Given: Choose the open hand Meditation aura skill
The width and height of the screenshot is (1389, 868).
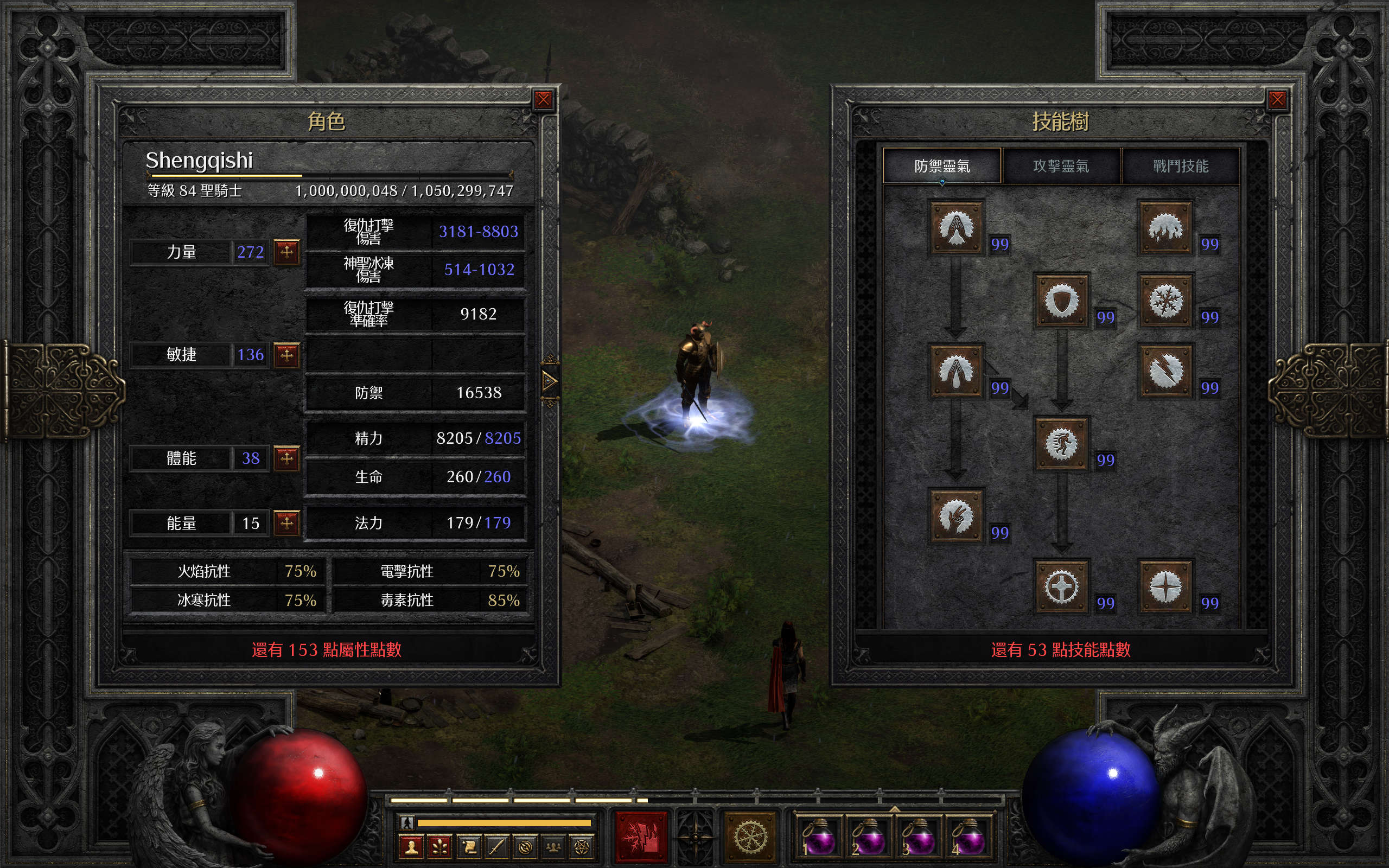Looking at the screenshot, I should tap(956, 515).
